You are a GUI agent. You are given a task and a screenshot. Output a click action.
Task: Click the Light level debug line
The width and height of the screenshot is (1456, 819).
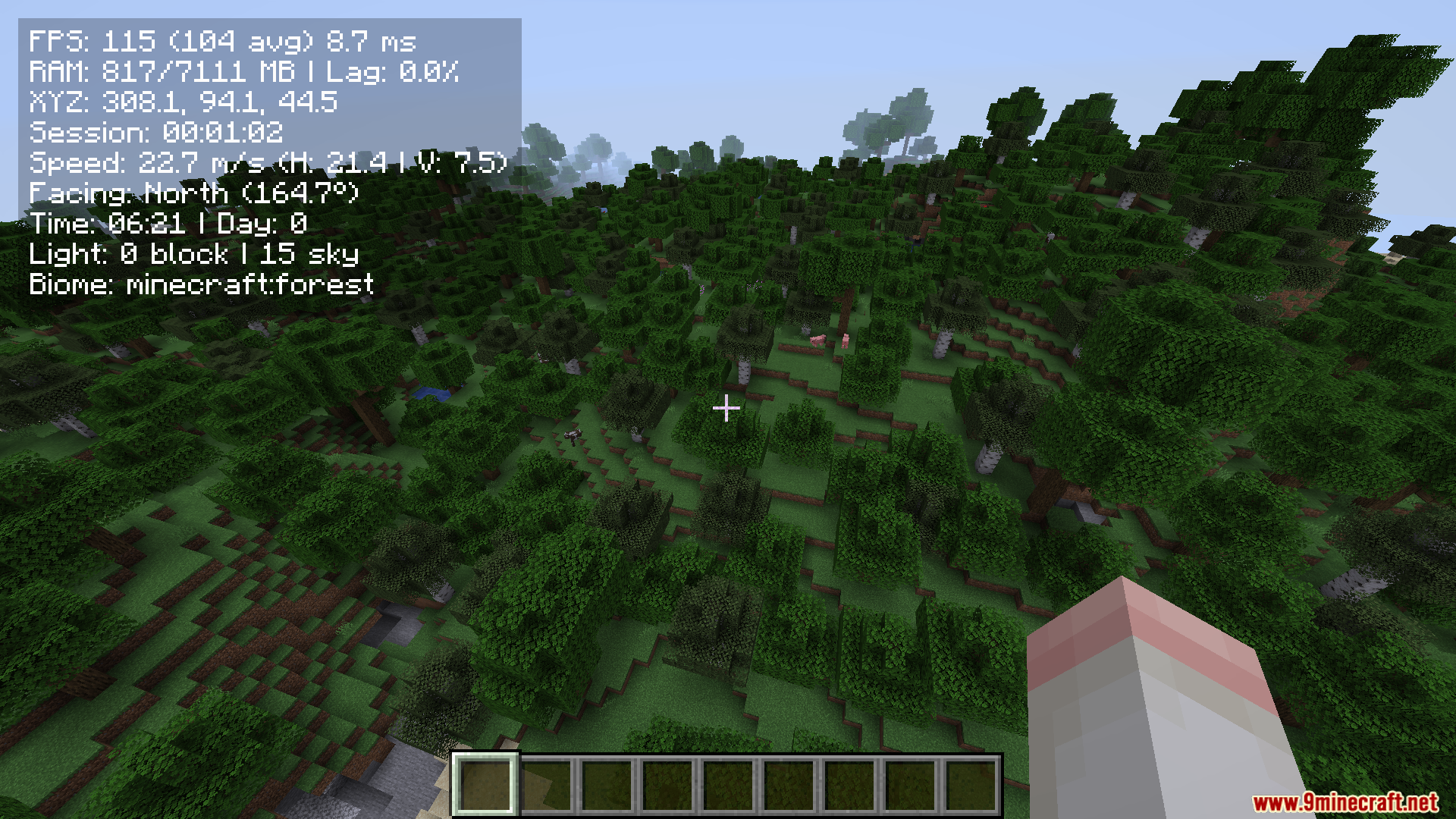193,254
